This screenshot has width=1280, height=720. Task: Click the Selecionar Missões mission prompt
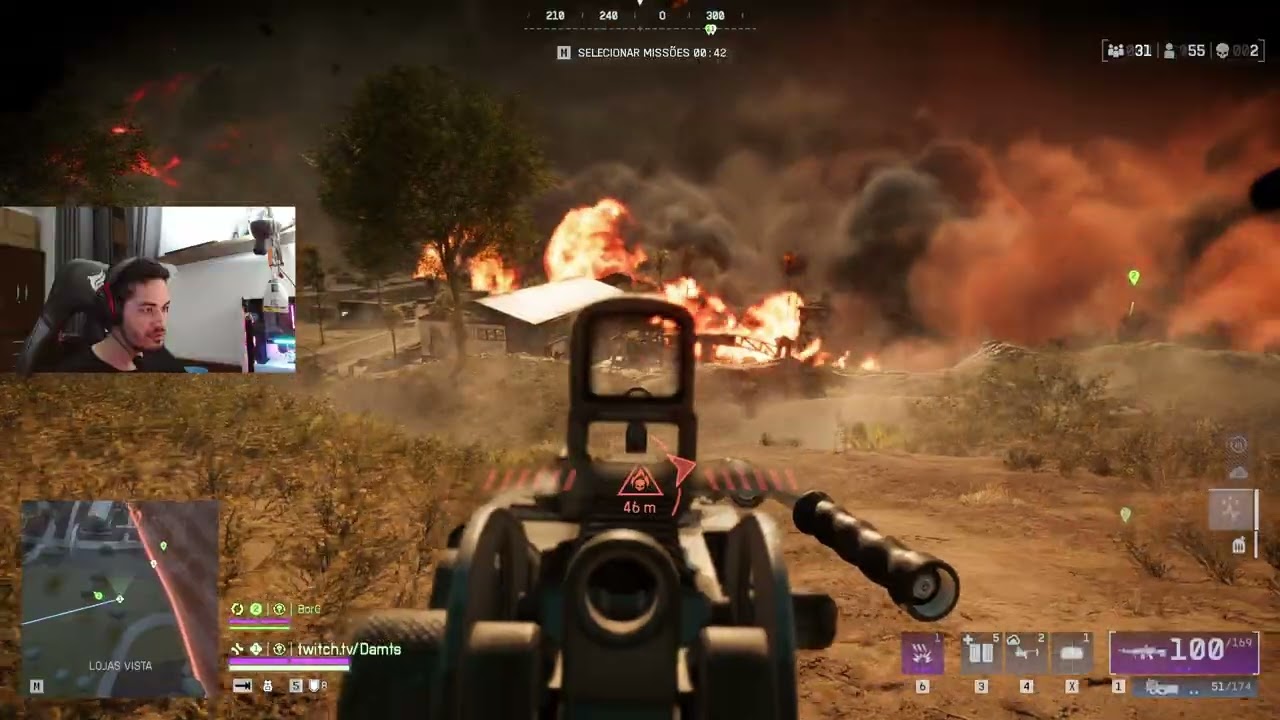[x=642, y=52]
